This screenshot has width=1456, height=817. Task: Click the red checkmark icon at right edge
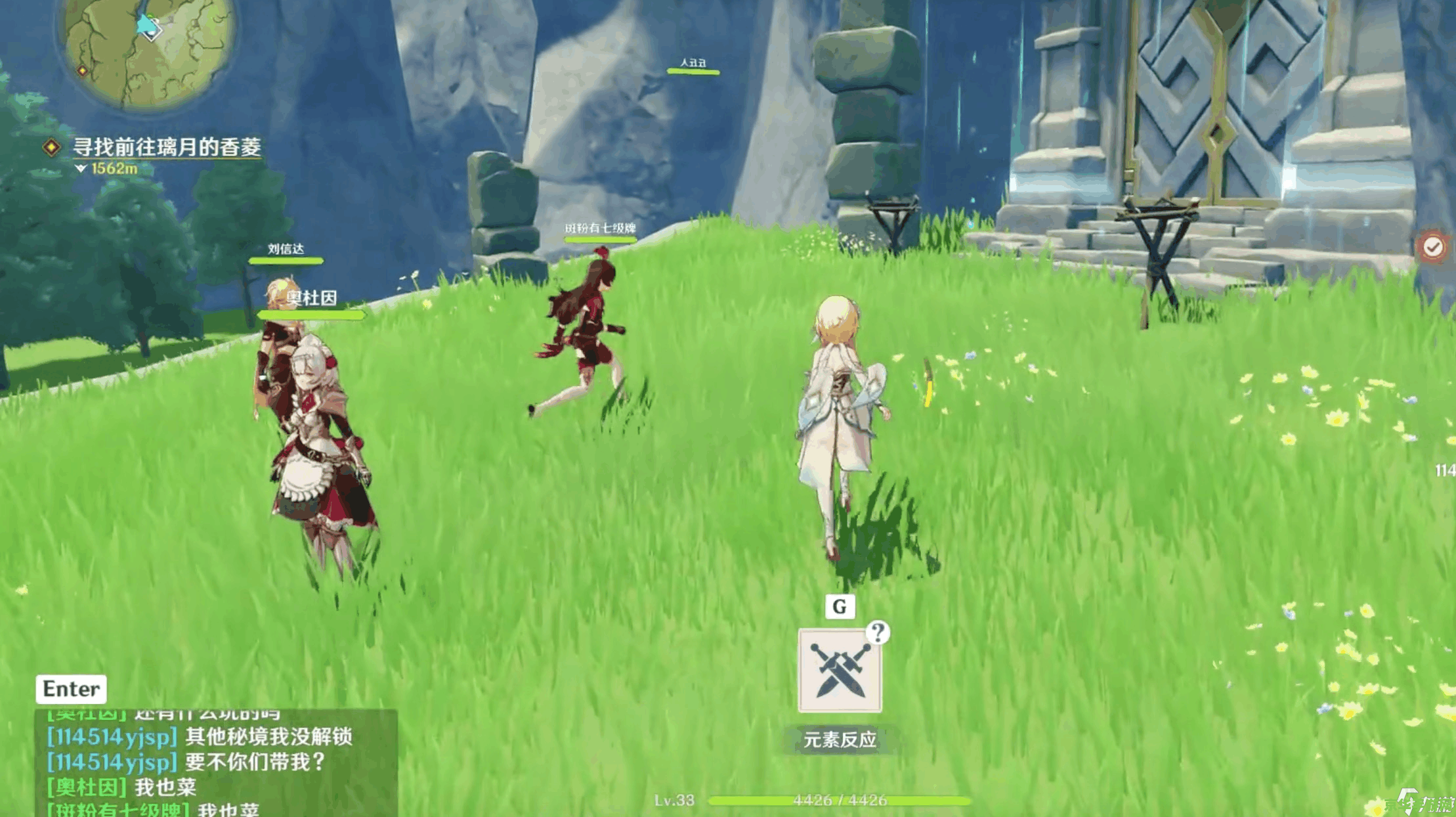coord(1432,247)
